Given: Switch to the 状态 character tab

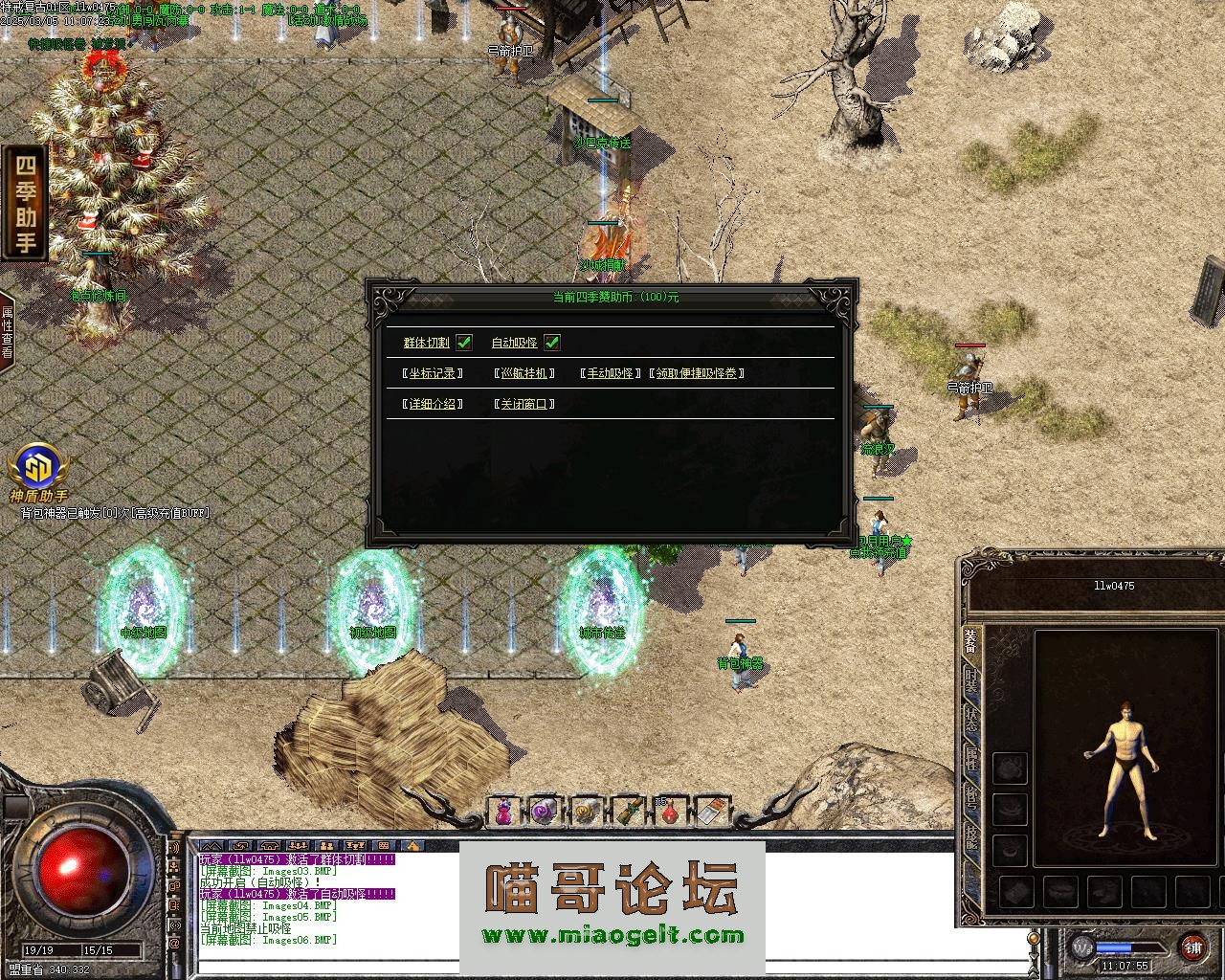Looking at the screenshot, I should 970,718.
